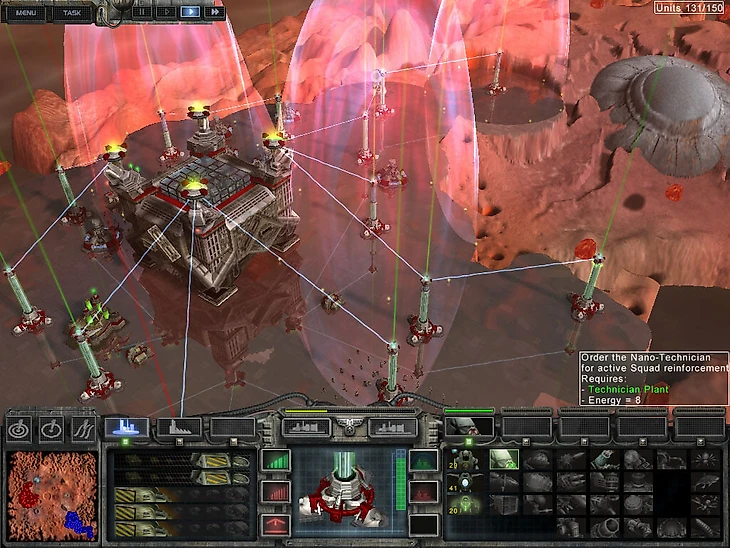Set game speed to slow play
This screenshot has width=730, height=548.
coord(165,11)
